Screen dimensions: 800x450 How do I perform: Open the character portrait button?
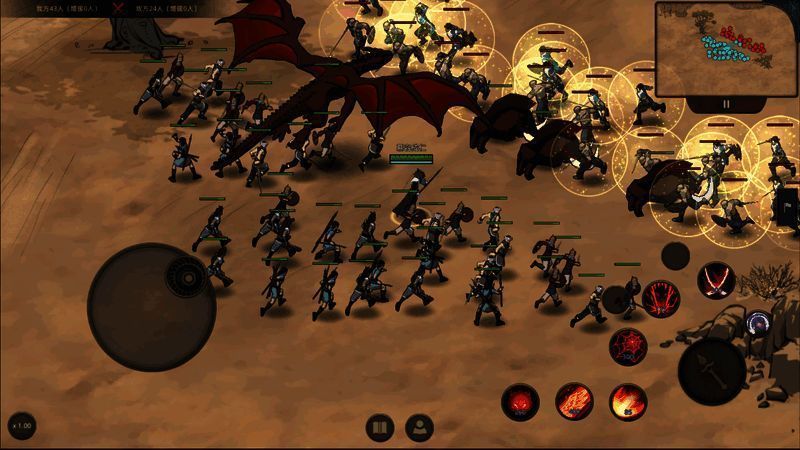(x=419, y=427)
